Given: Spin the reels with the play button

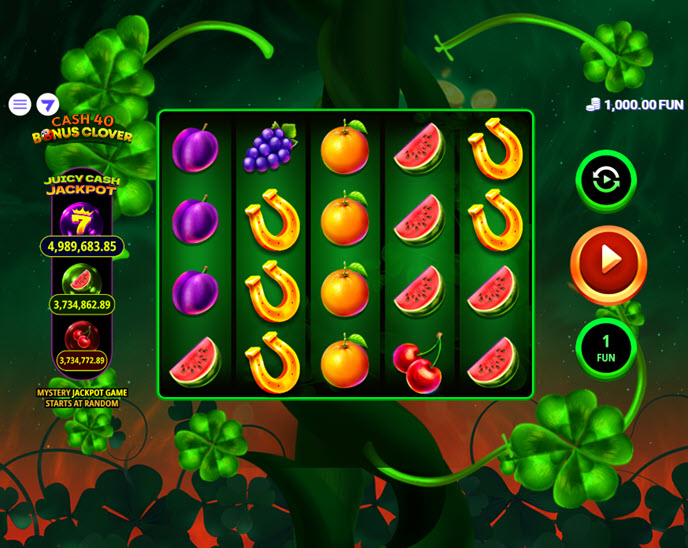Looking at the screenshot, I should [608, 260].
